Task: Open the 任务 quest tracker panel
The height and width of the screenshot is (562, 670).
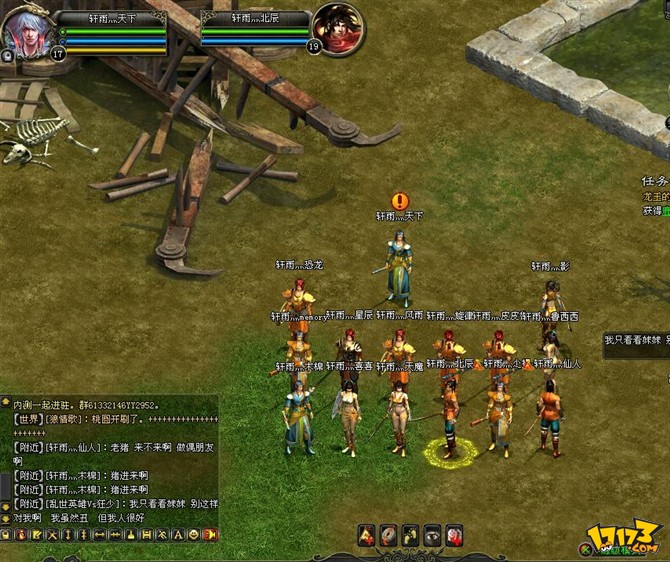Action: pyautogui.click(x=655, y=182)
